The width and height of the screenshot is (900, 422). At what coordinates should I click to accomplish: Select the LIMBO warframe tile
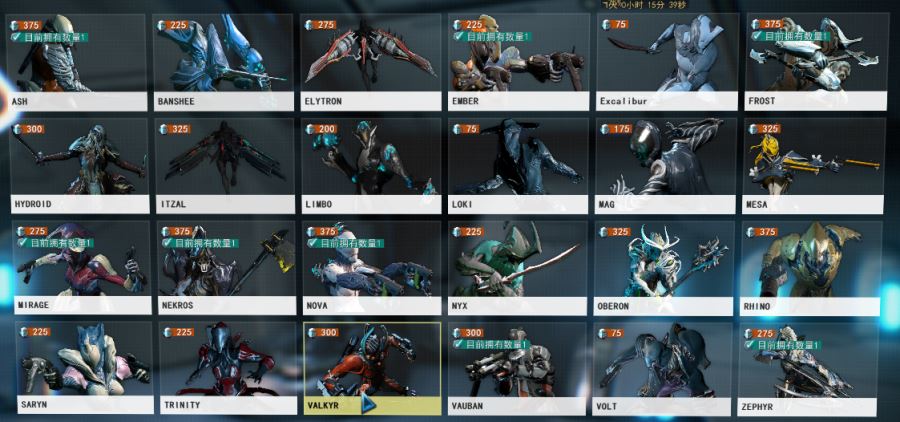click(x=371, y=165)
